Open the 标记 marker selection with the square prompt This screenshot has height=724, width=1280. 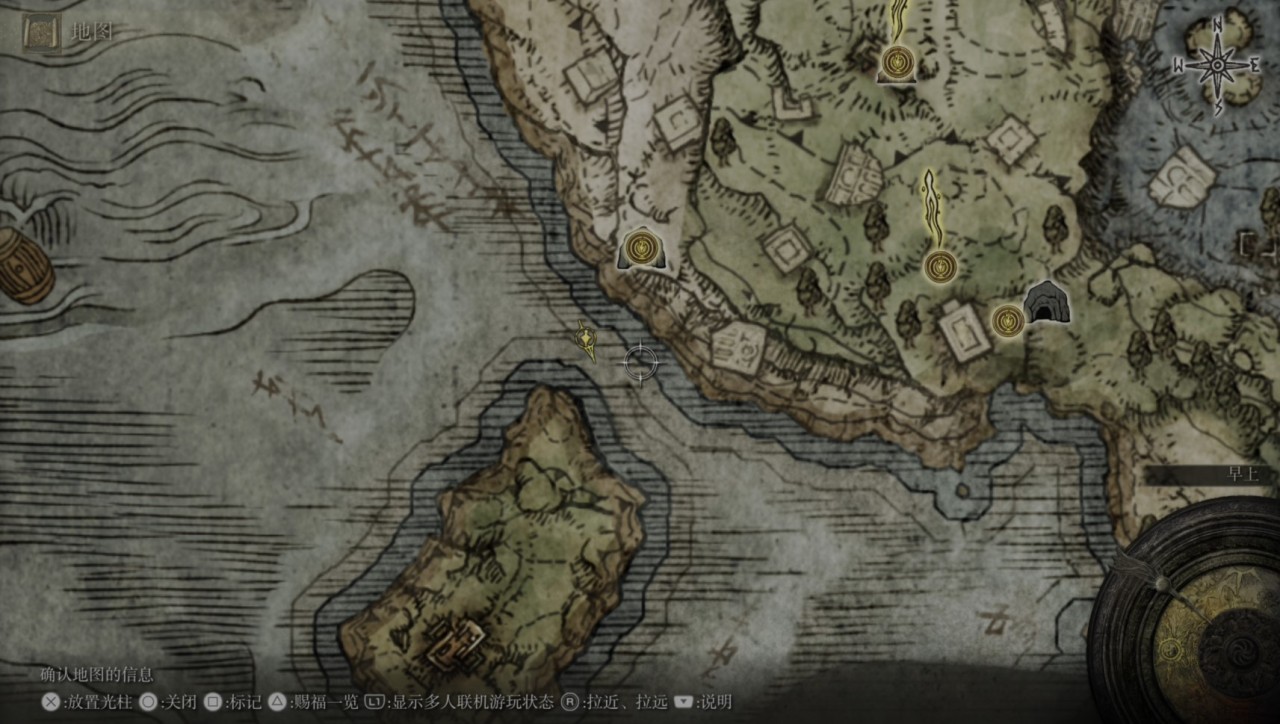tap(210, 701)
